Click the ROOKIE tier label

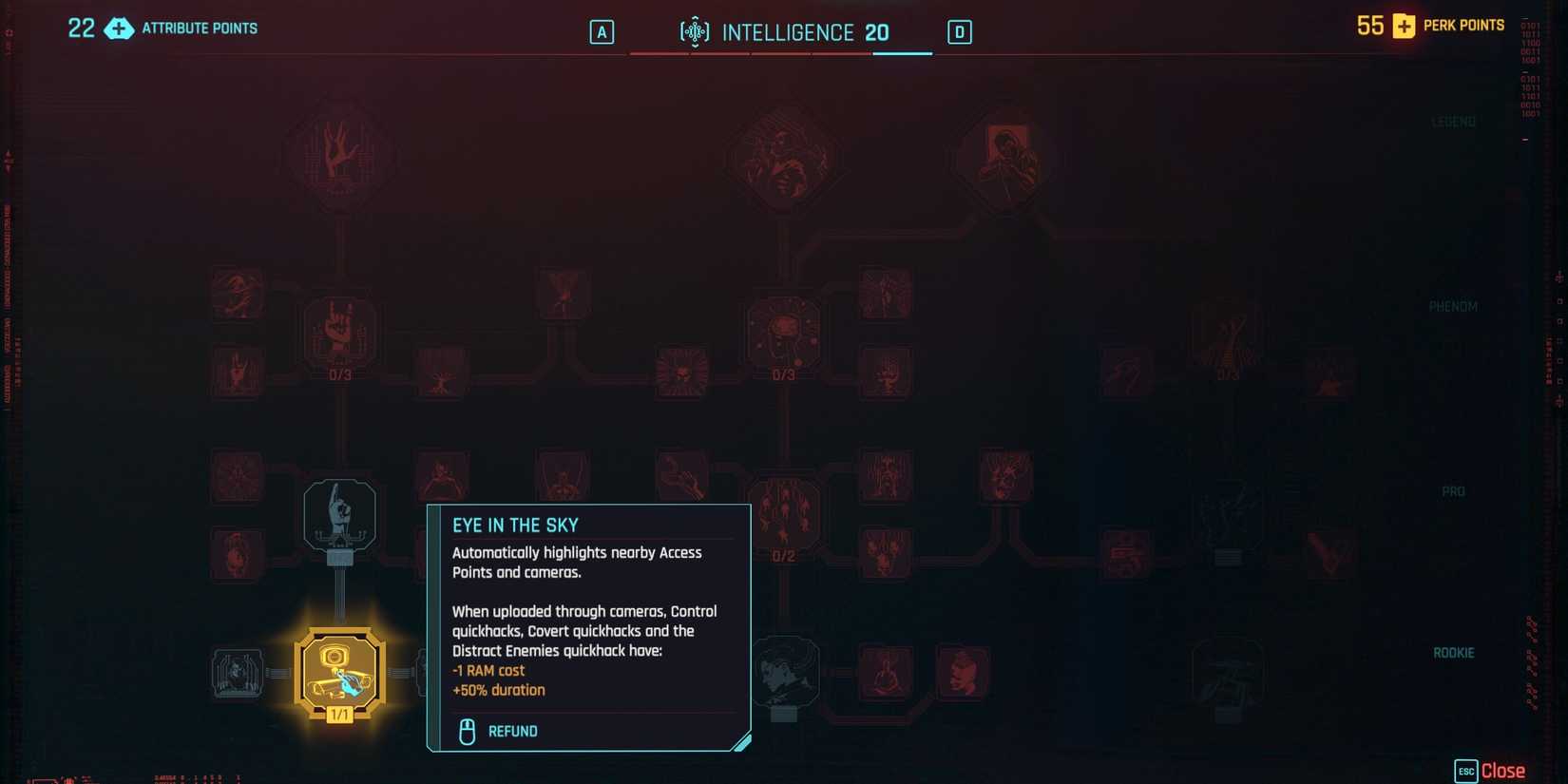pyautogui.click(x=1453, y=653)
